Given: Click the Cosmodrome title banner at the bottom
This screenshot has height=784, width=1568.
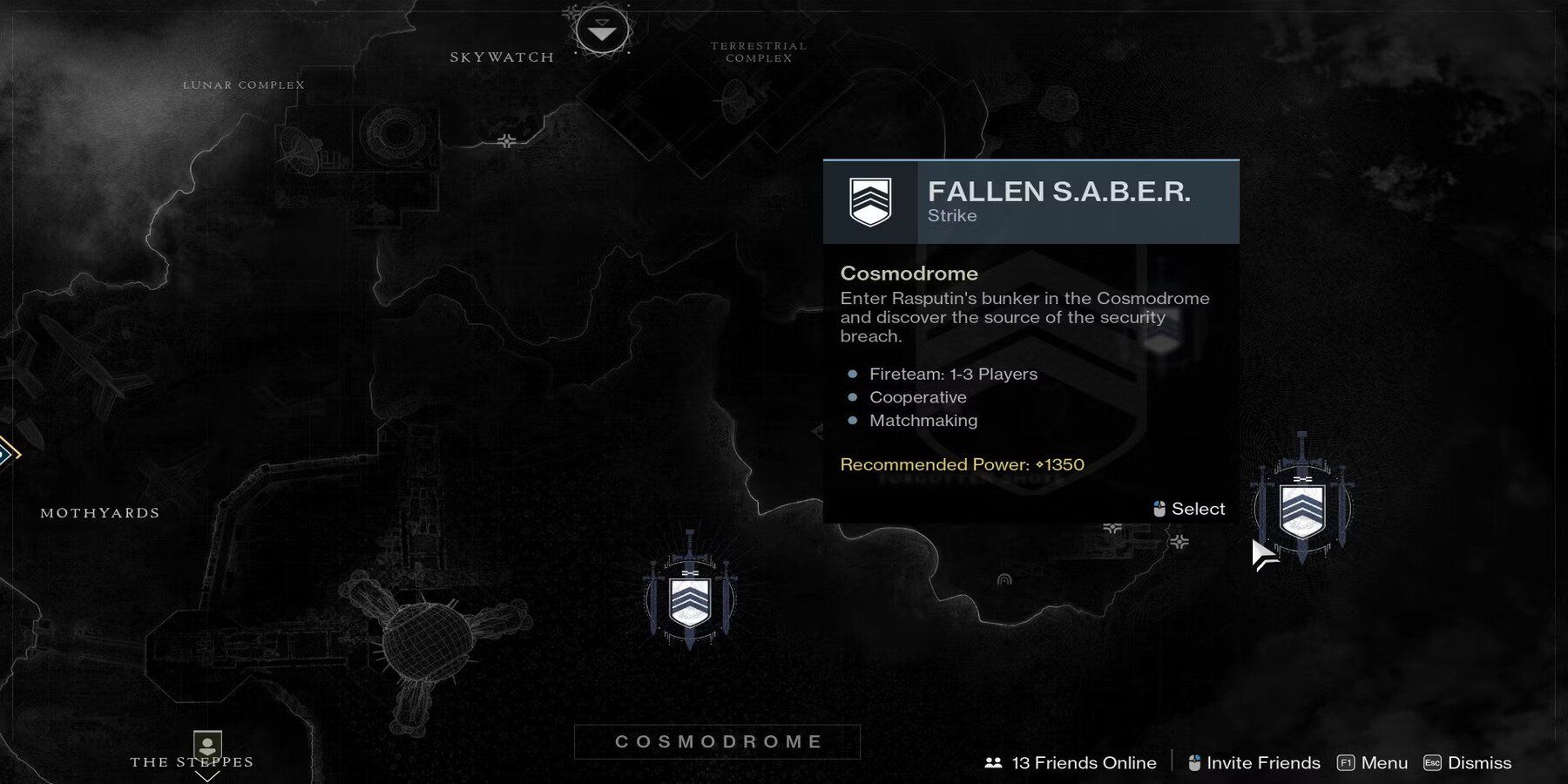Looking at the screenshot, I should tap(716, 742).
